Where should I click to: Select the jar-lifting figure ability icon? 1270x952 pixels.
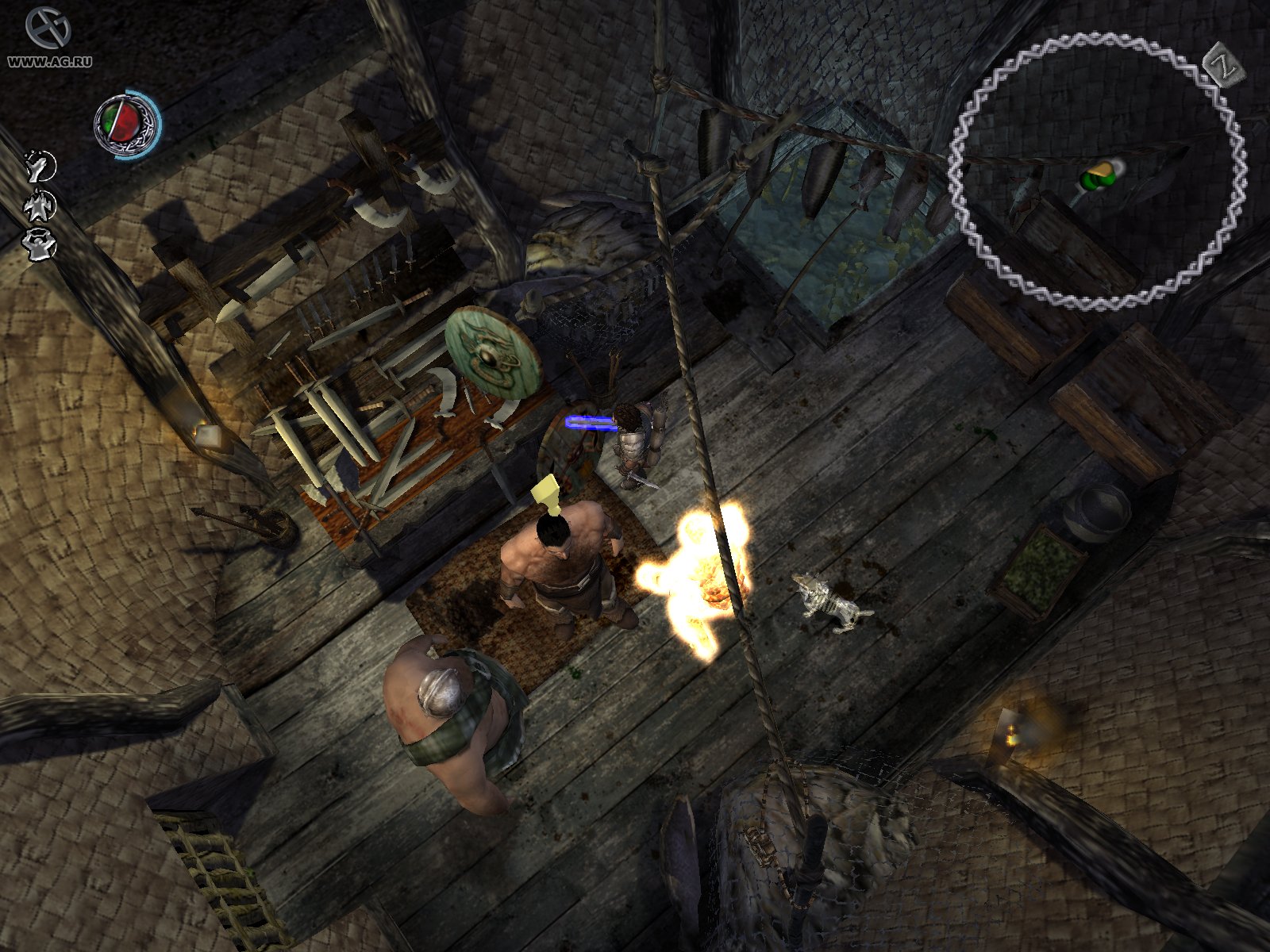click(38, 244)
